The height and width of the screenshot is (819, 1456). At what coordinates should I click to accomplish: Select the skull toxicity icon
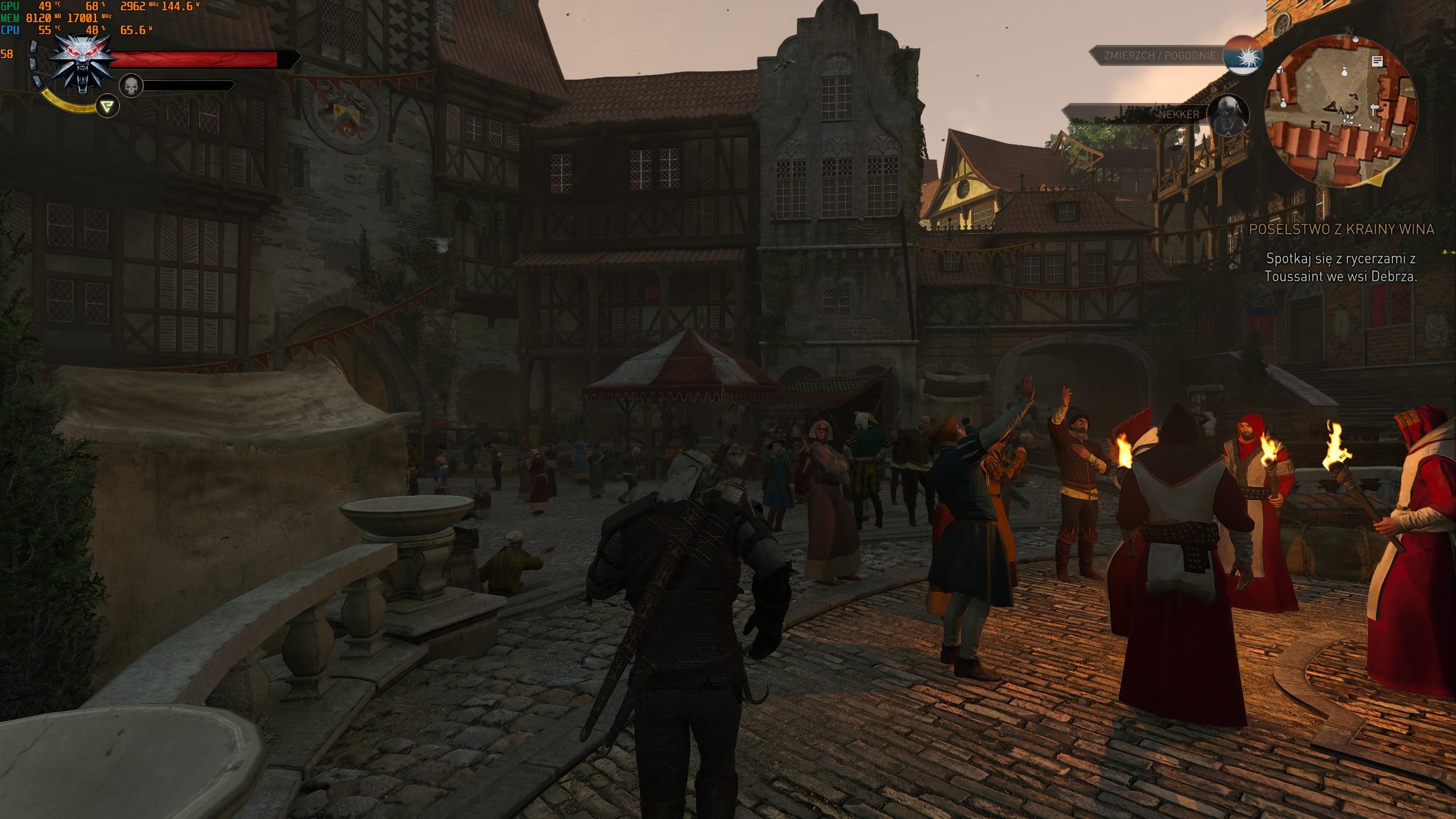(x=131, y=86)
